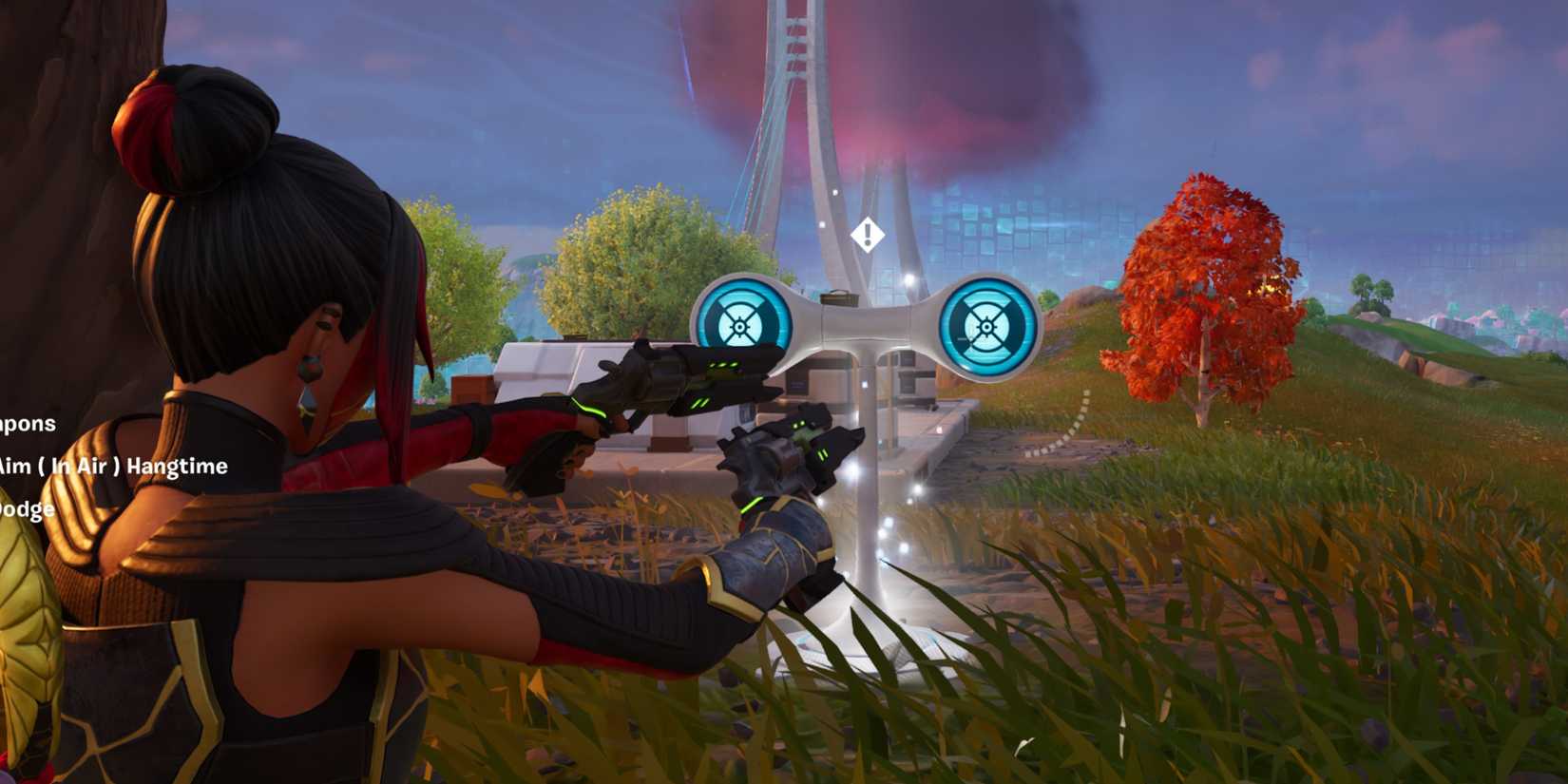Viewport: 1568px width, 784px height.
Task: Click the 'Weapons' HUD label
Action: click(29, 425)
